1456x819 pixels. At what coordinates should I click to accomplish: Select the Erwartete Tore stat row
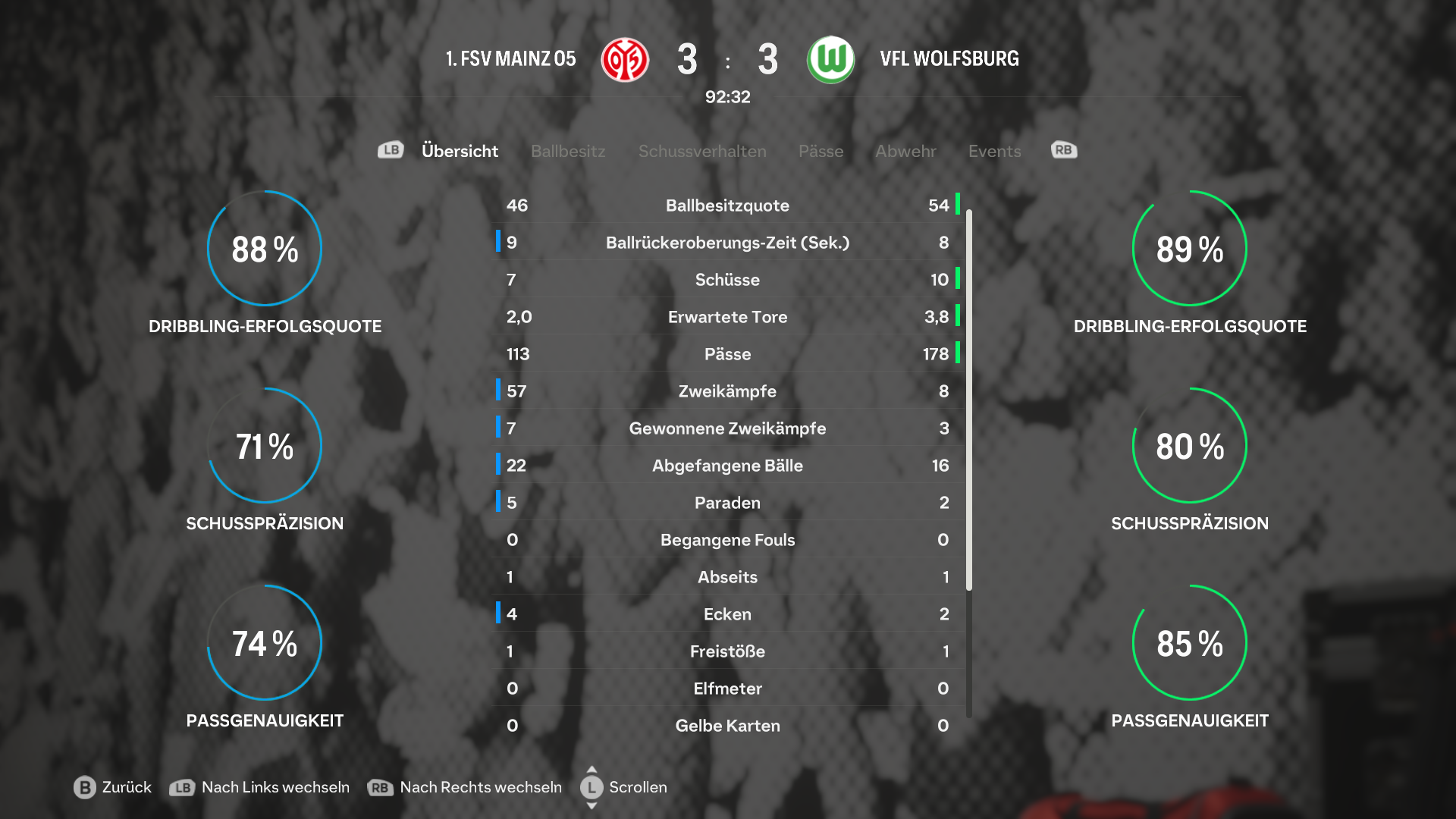click(x=727, y=317)
